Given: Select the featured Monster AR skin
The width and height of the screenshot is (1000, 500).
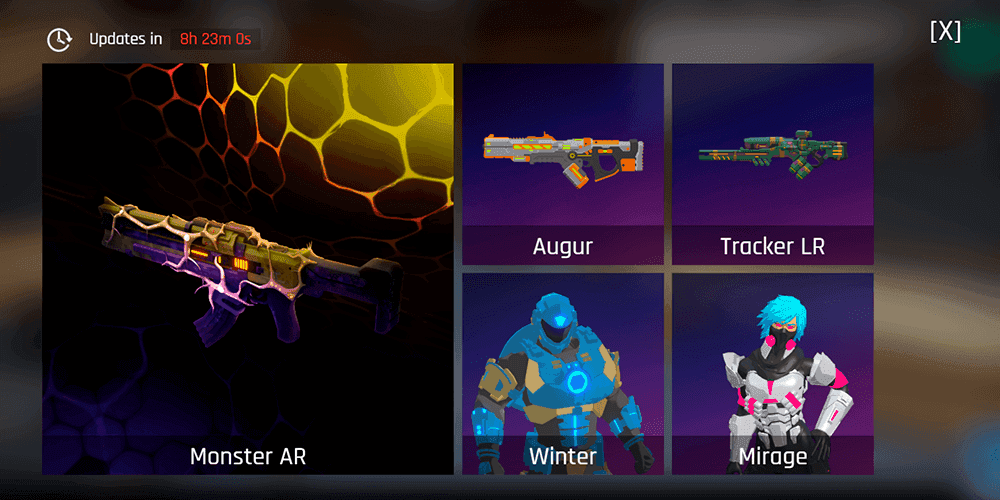Looking at the screenshot, I should point(247,269).
